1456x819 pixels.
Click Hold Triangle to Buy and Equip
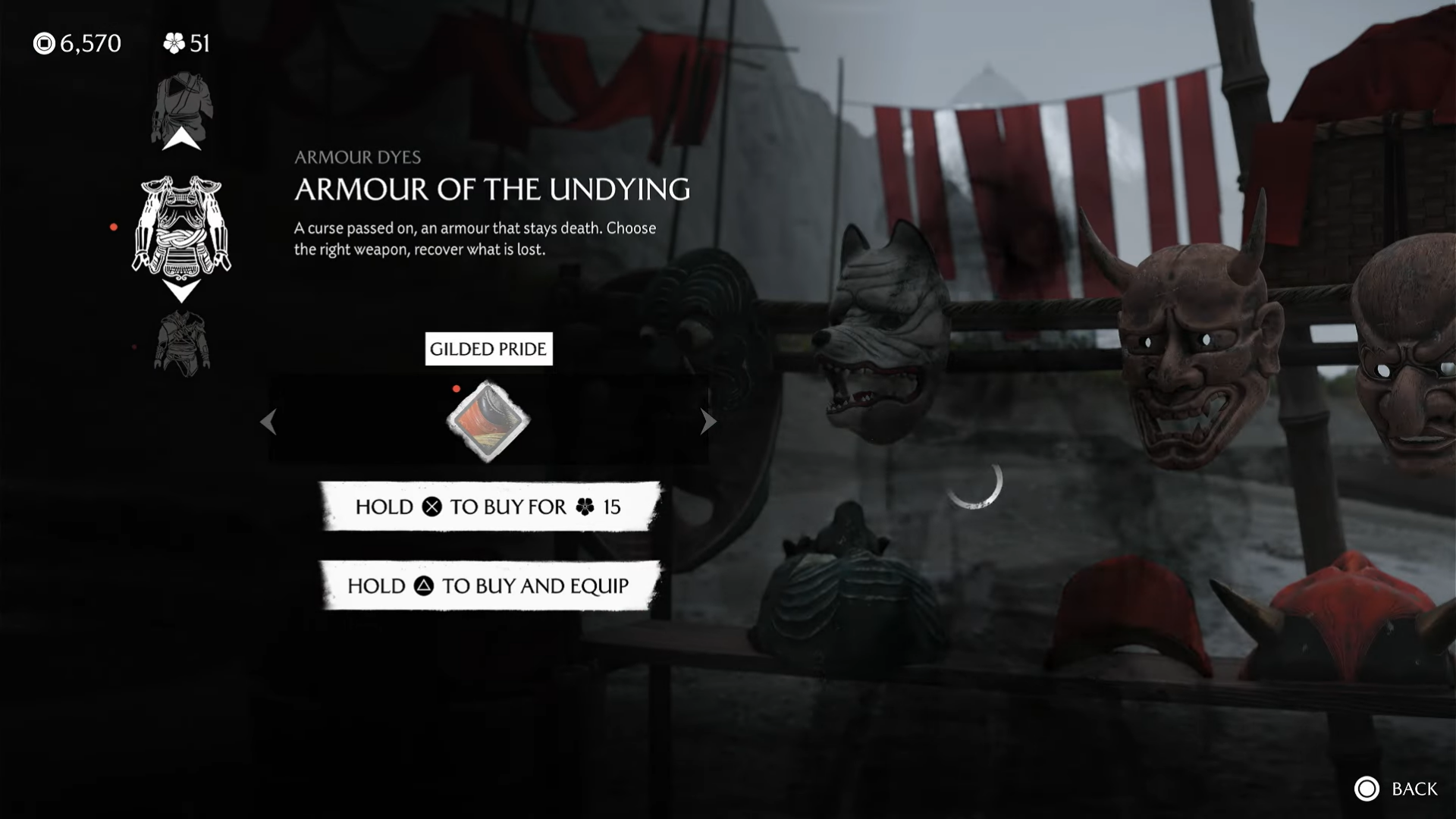pyautogui.click(x=488, y=585)
